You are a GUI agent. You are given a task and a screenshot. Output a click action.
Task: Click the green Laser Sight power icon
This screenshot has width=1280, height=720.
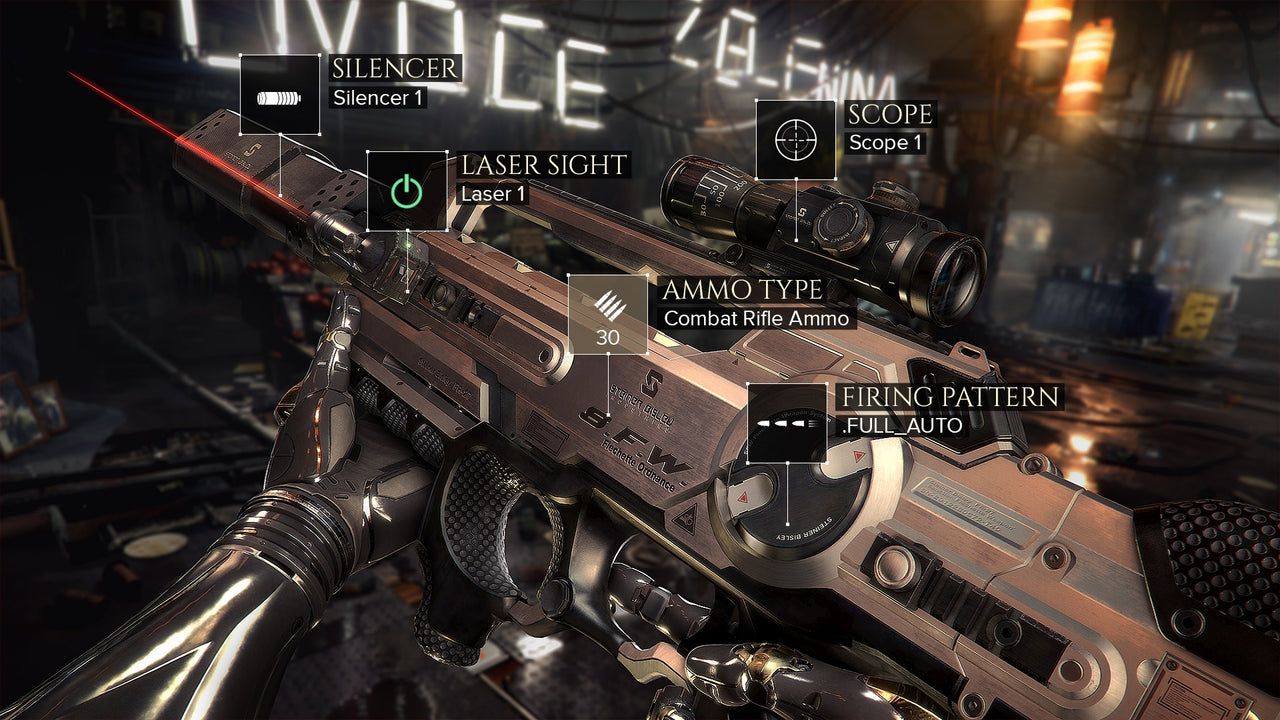(x=407, y=190)
